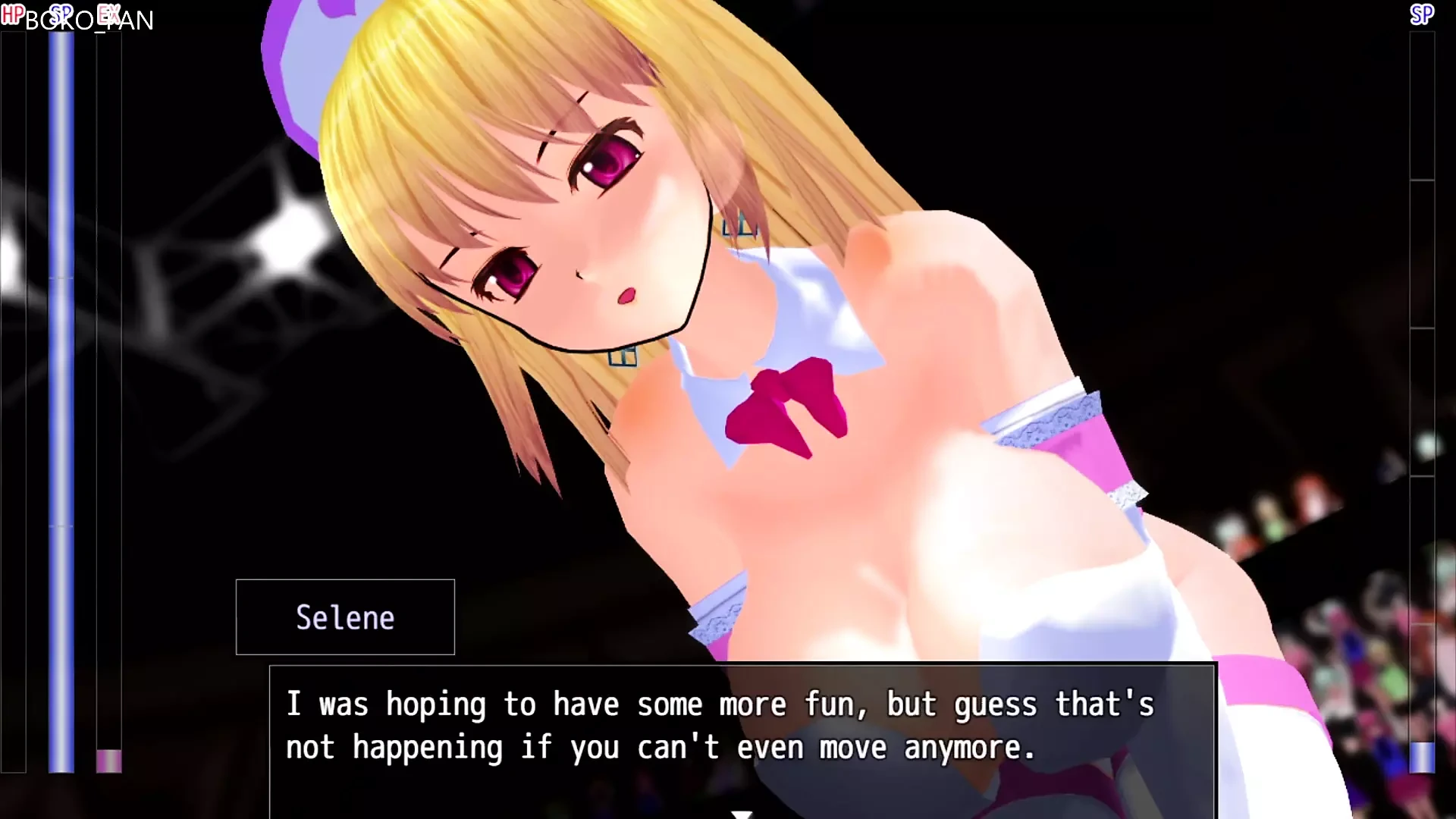Viewport: 1456px width, 819px height.
Task: Click the BOKO_IAN watermark text
Action: pyautogui.click(x=89, y=21)
